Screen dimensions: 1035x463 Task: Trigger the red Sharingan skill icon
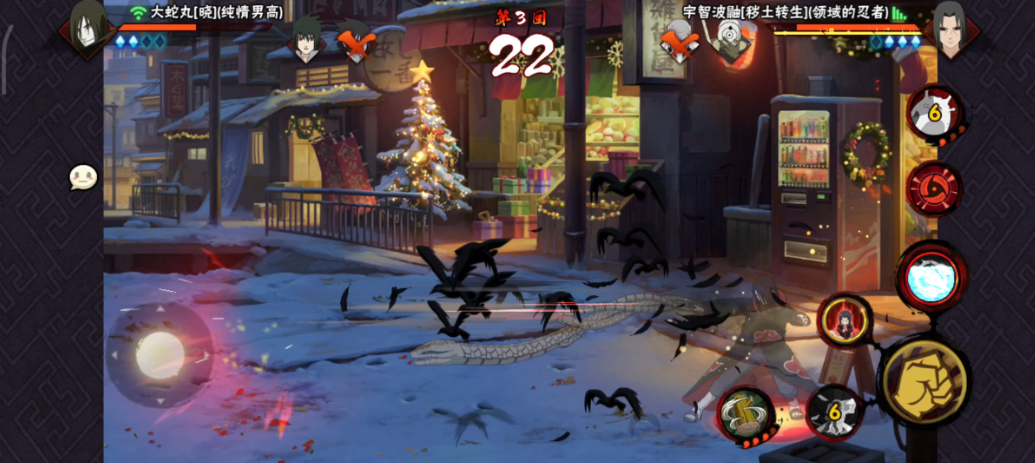tap(933, 188)
